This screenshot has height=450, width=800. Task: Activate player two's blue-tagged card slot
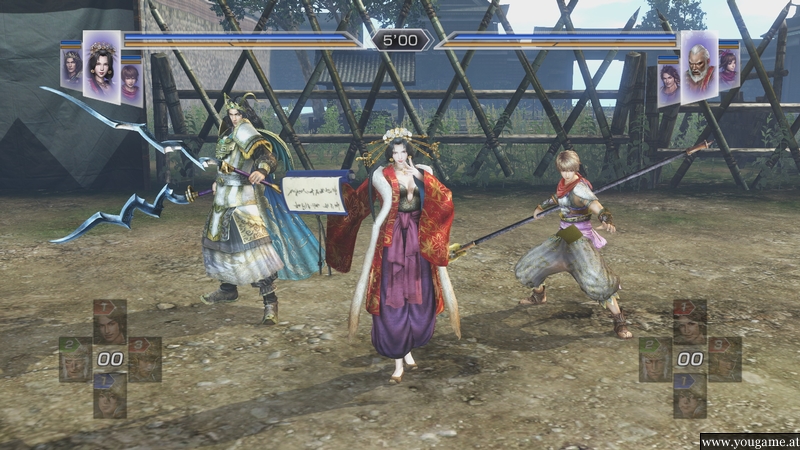[x=690, y=395]
